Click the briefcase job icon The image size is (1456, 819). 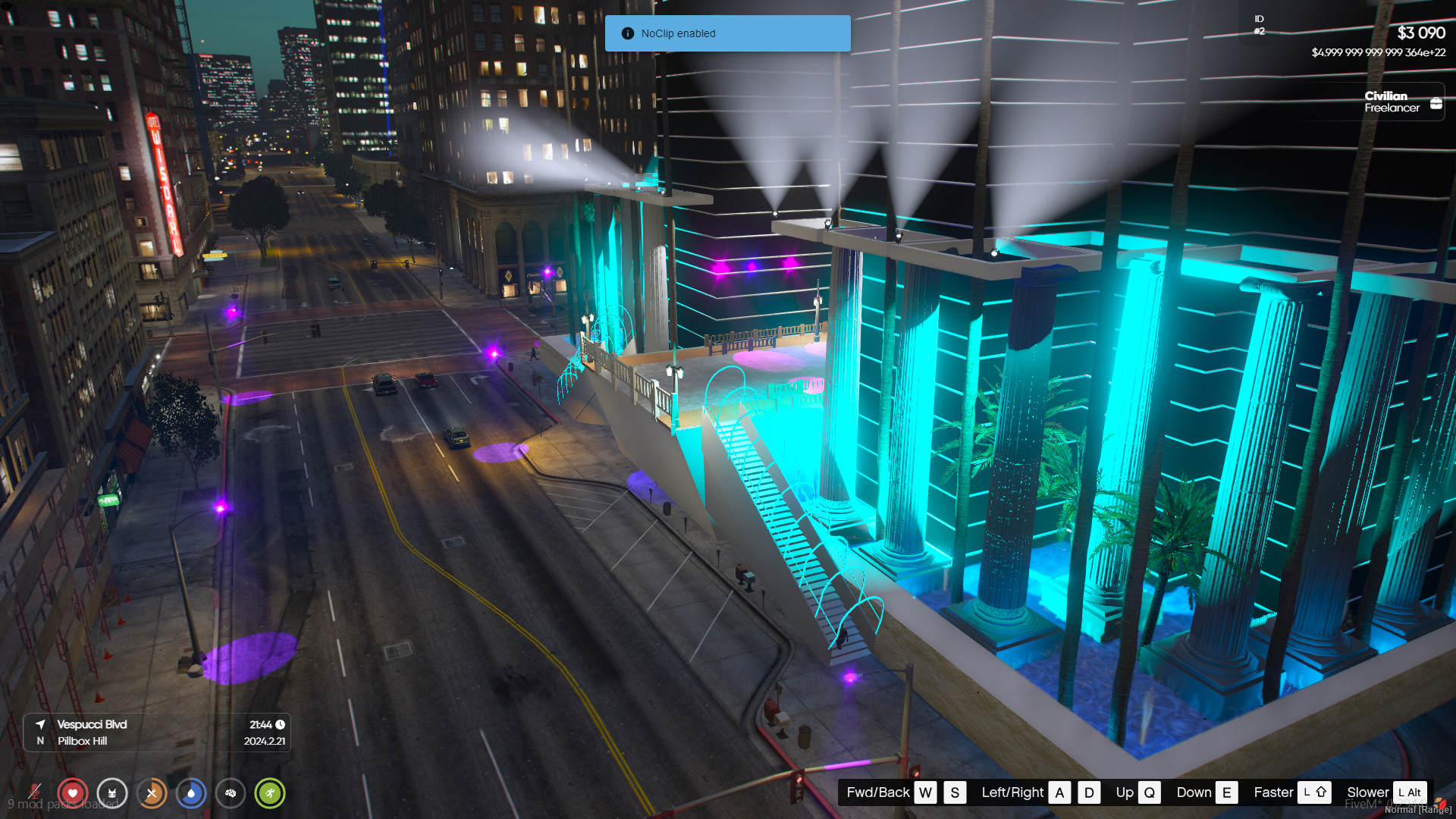[x=1436, y=103]
